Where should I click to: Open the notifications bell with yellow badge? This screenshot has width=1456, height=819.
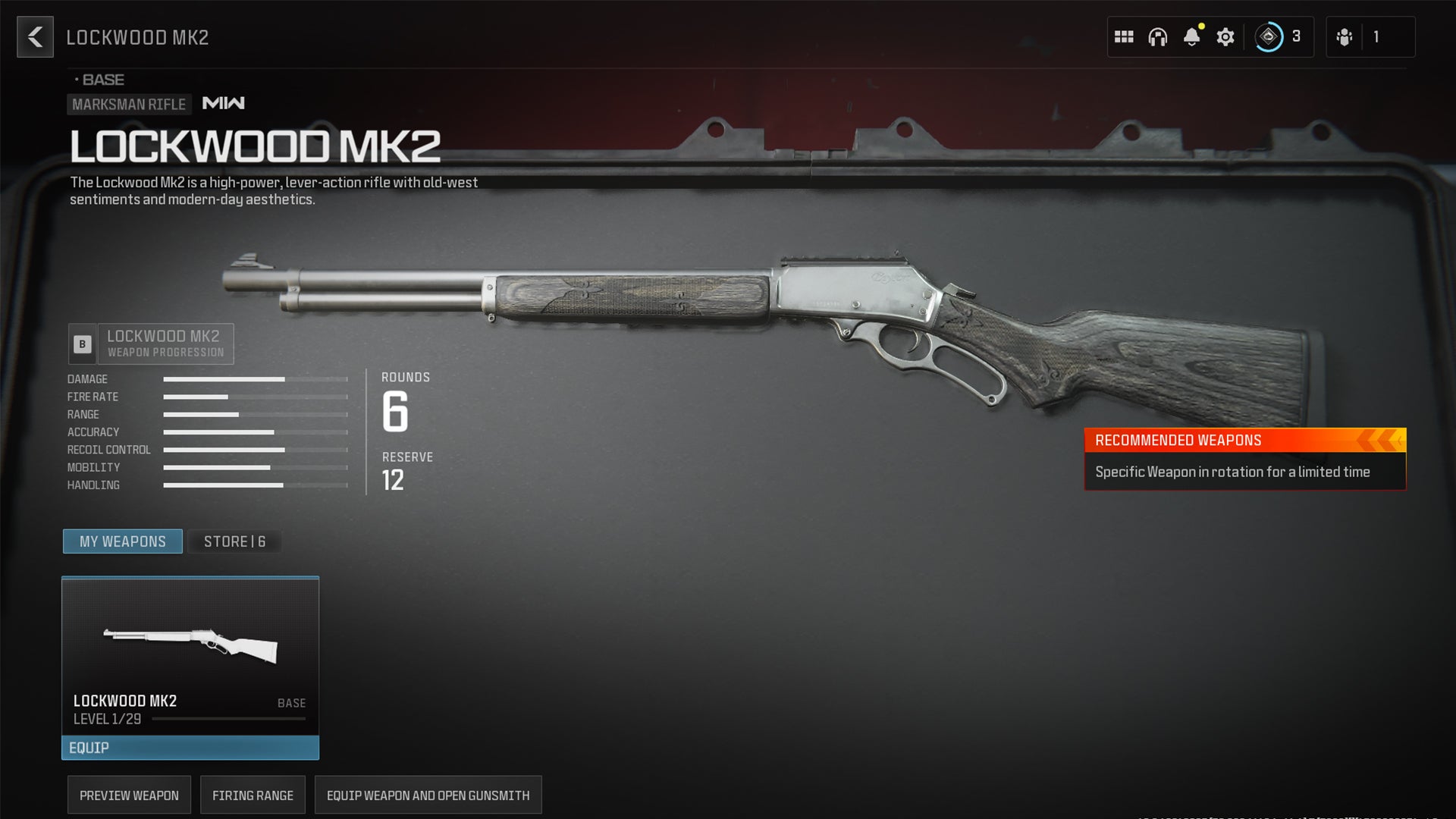[1192, 36]
